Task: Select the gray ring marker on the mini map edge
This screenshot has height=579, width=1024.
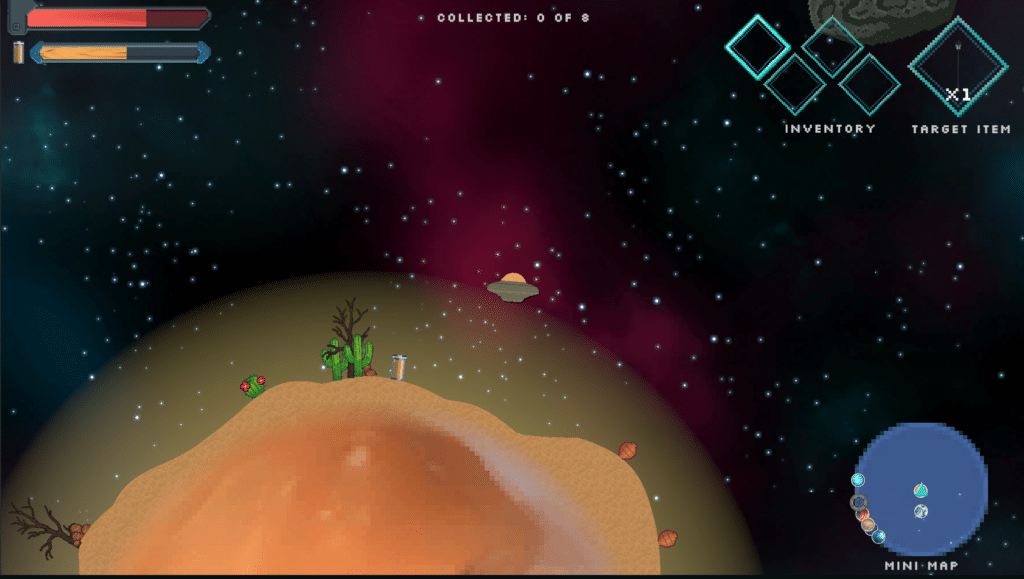Action: (858, 502)
